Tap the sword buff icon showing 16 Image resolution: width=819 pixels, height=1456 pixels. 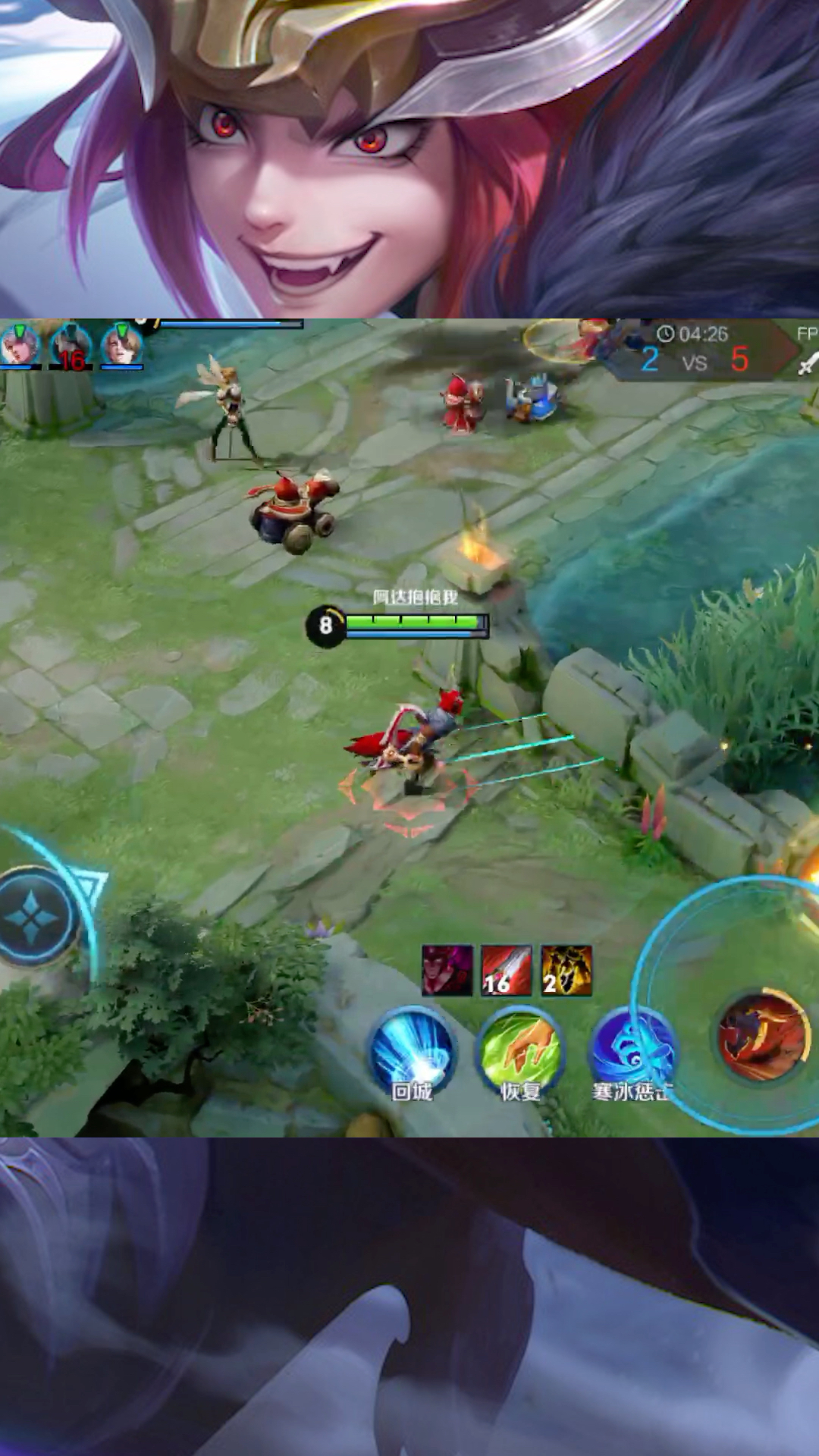[507, 970]
